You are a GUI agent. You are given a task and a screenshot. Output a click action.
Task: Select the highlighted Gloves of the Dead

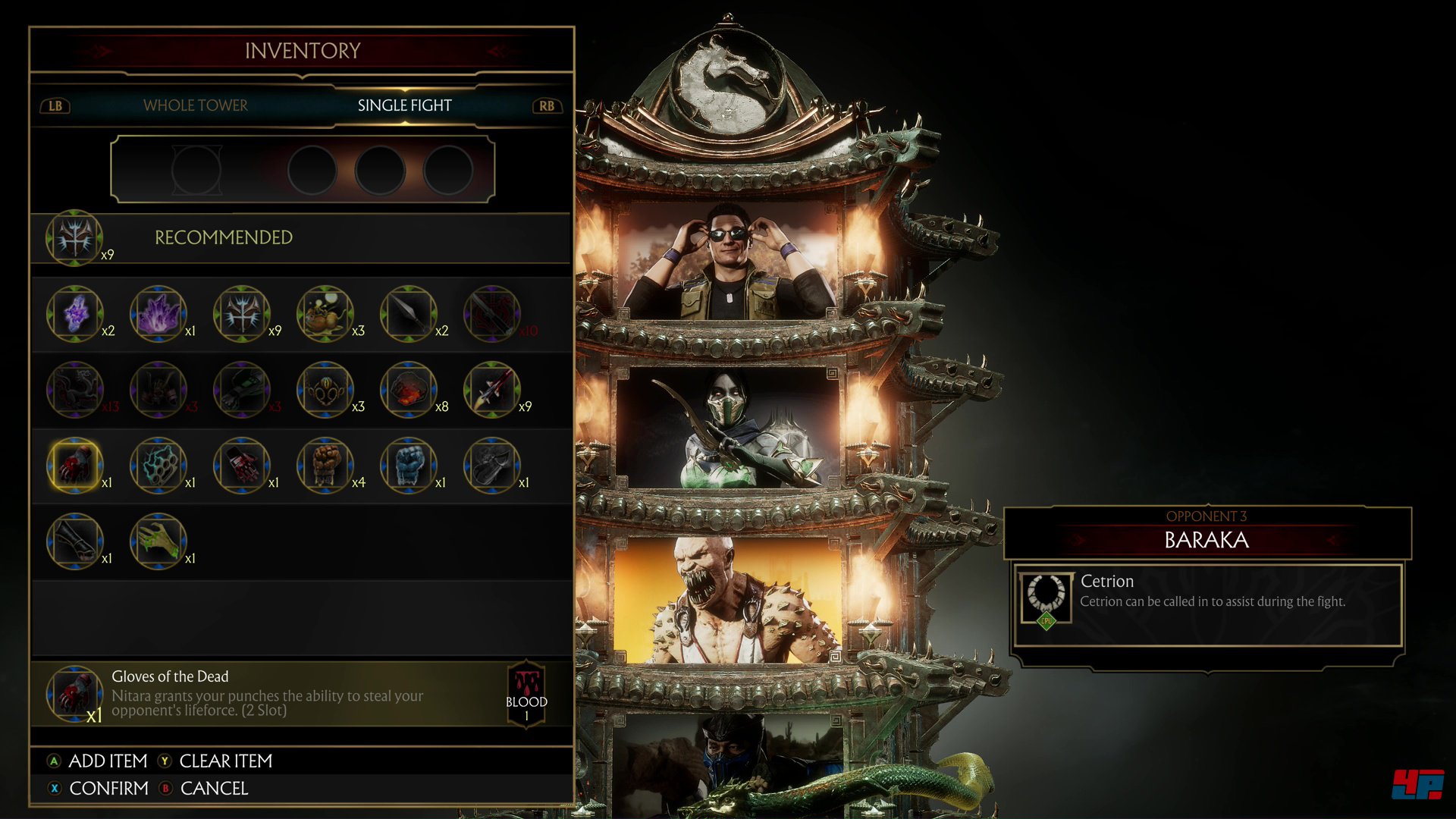74,465
